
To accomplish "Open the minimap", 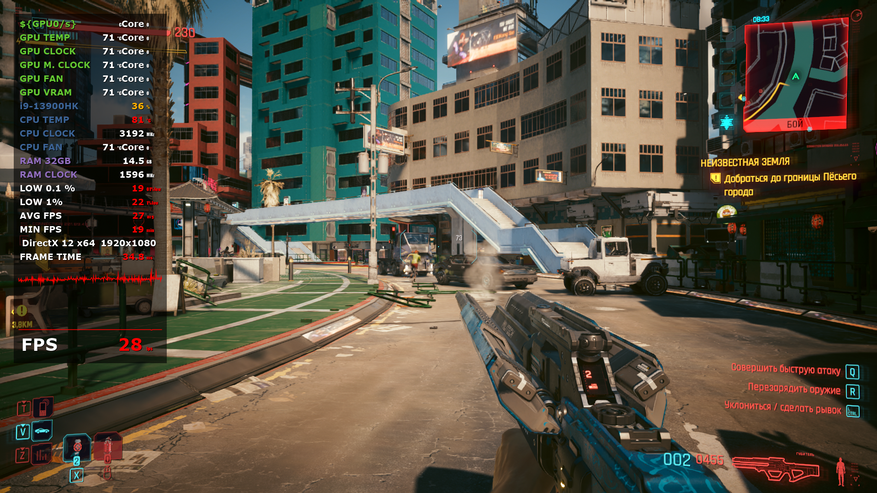I will point(795,76).
